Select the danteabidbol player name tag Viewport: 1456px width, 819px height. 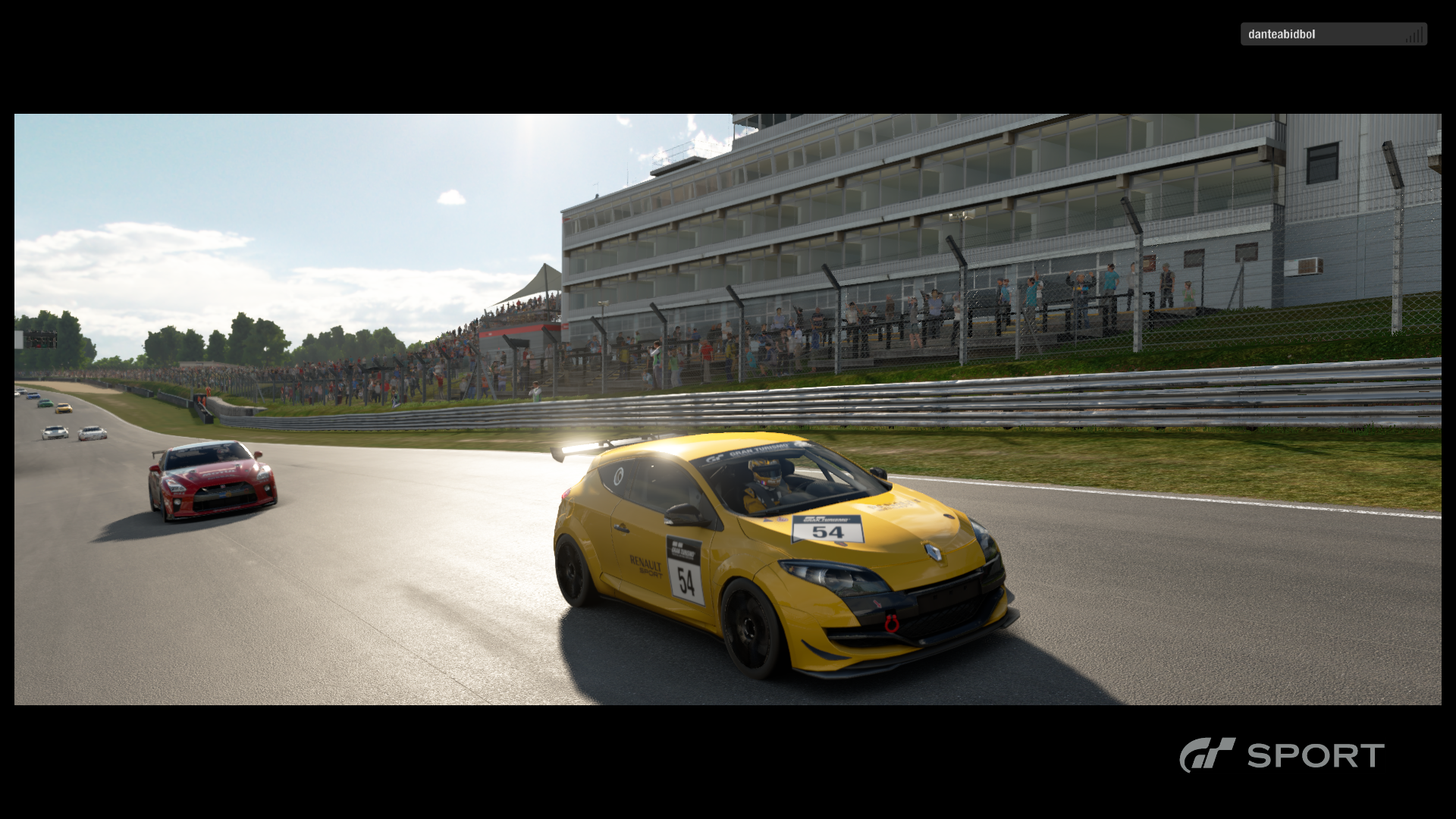1332,34
